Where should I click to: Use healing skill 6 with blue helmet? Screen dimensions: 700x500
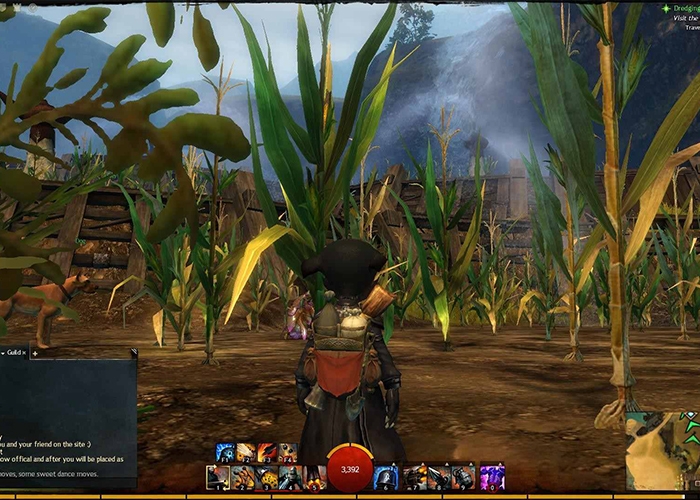click(386, 477)
